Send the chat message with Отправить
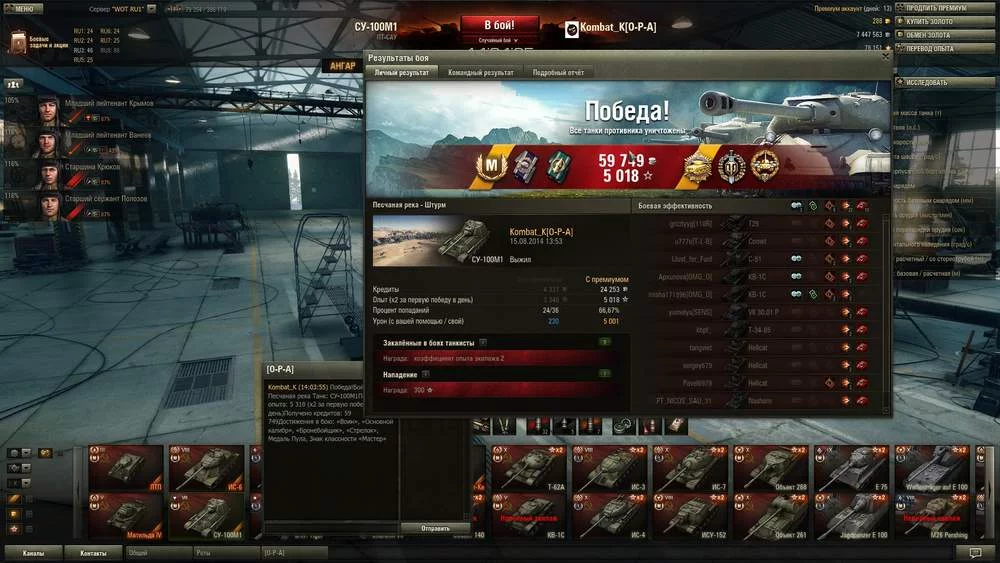This screenshot has height=563, width=1000. [434, 528]
